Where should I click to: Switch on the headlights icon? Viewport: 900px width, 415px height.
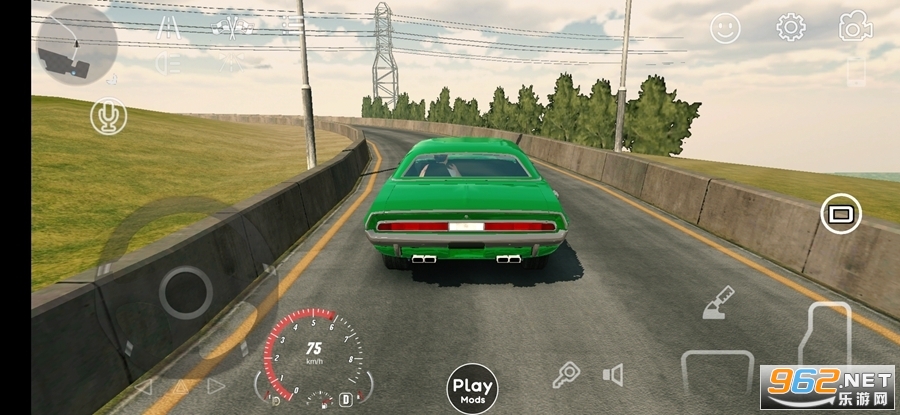click(167, 64)
